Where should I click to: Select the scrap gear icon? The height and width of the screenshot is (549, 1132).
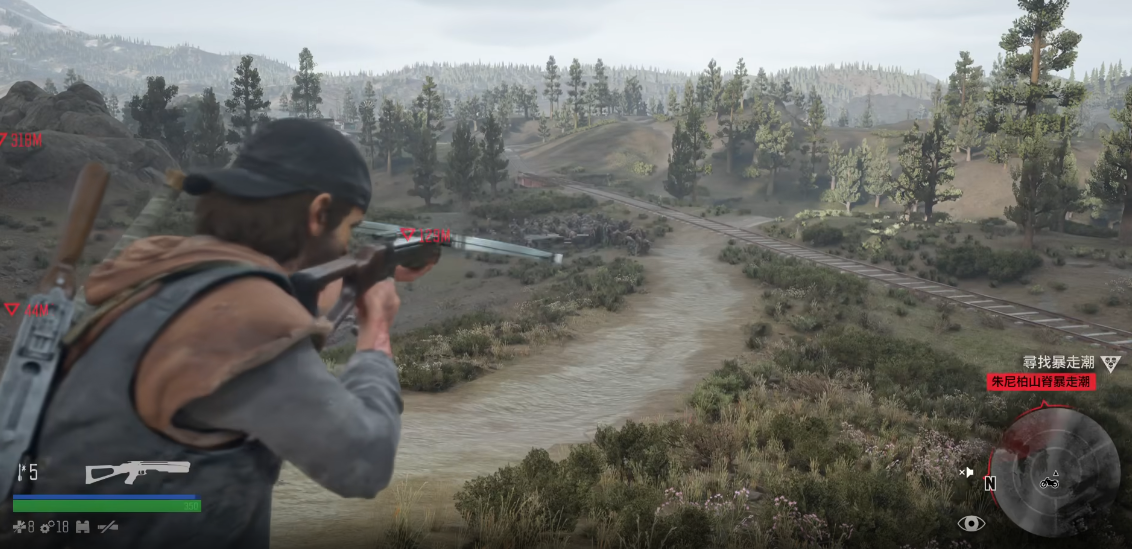pos(46,526)
